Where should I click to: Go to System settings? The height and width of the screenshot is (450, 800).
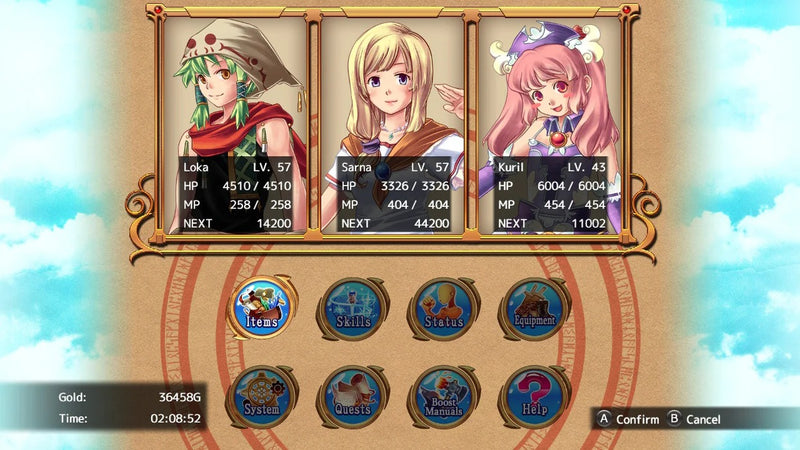262,397
